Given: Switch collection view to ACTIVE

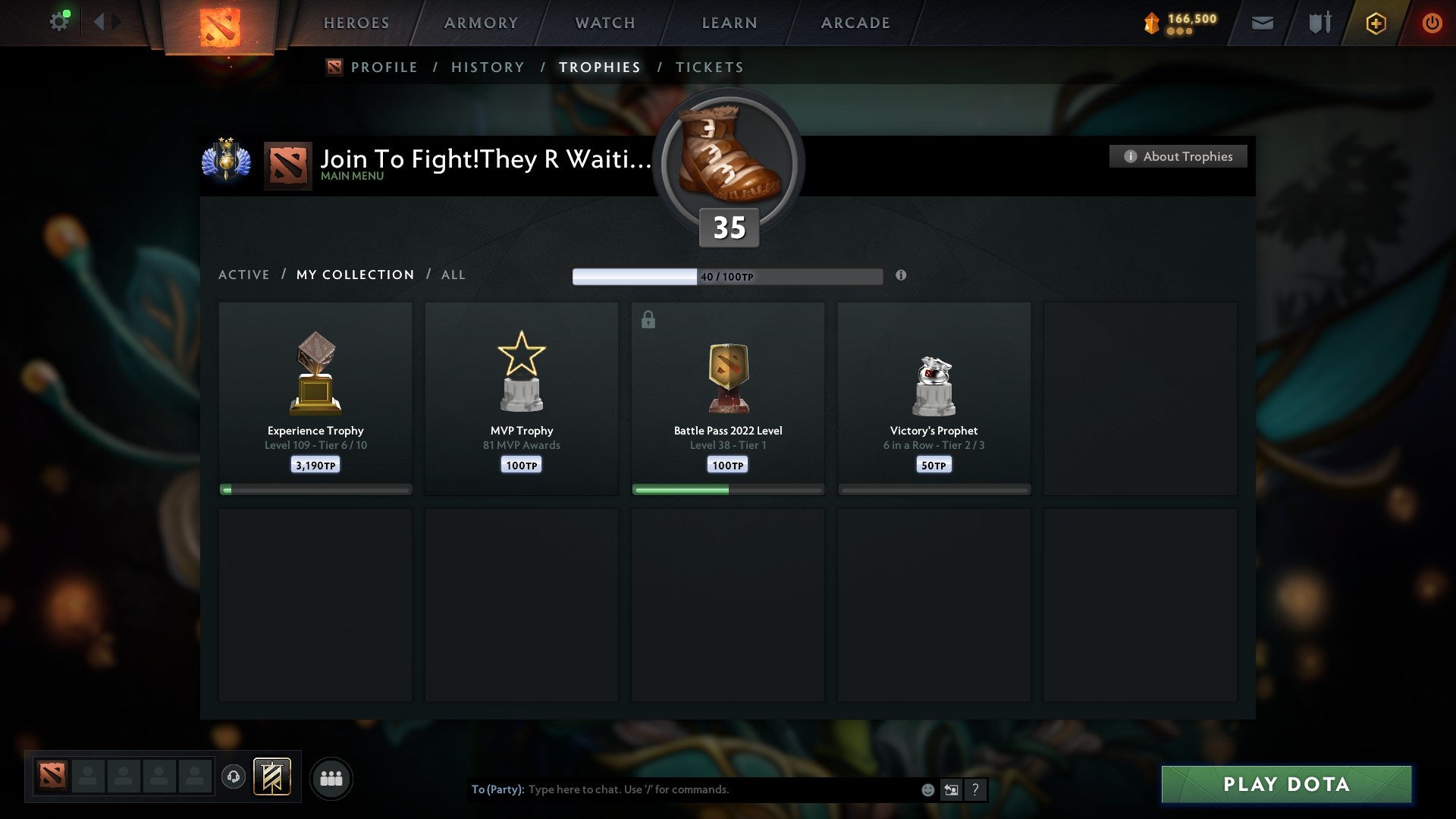Looking at the screenshot, I should (x=244, y=275).
